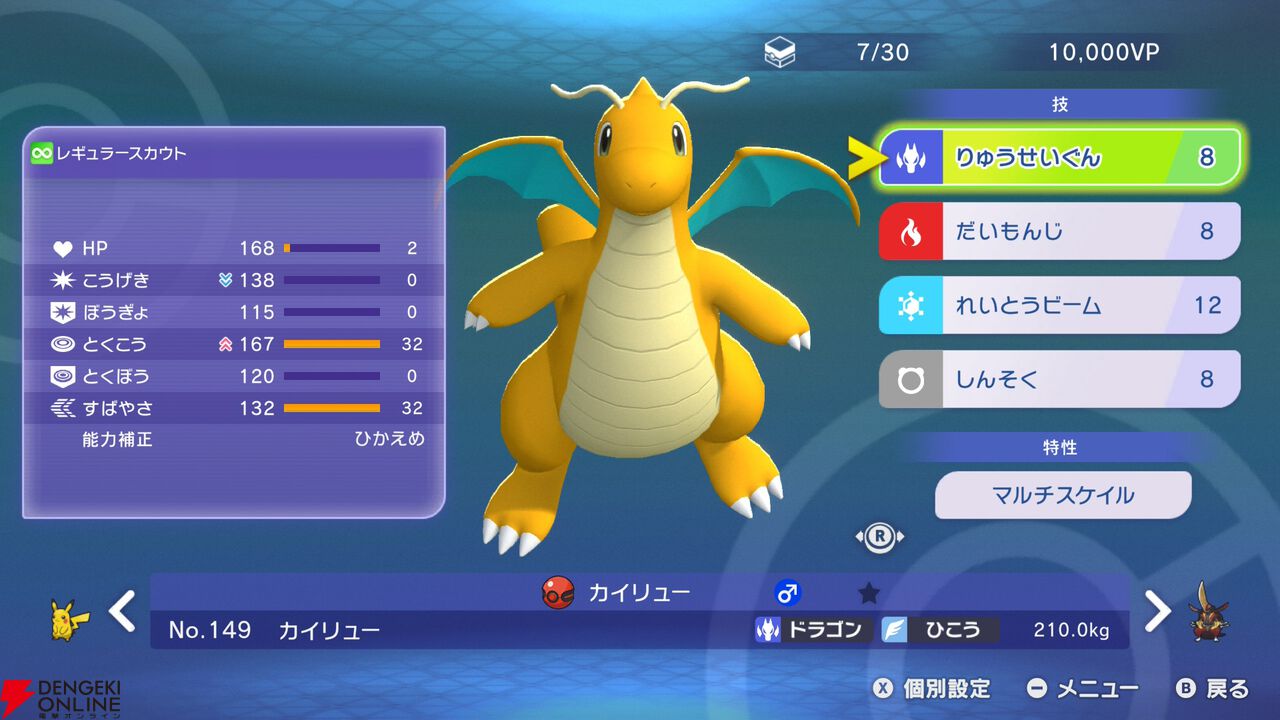Select the マルチスケイル ability

tap(1062, 494)
